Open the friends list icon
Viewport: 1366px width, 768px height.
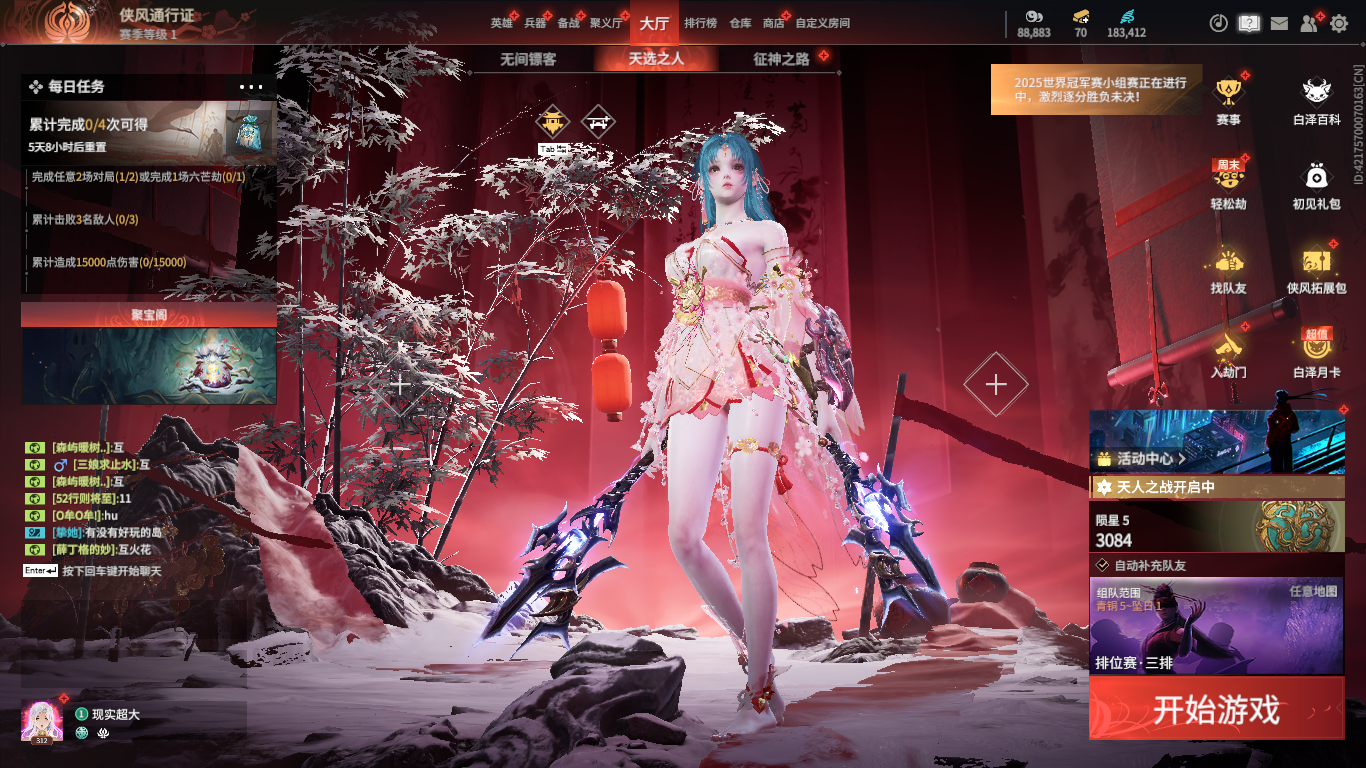(1309, 23)
